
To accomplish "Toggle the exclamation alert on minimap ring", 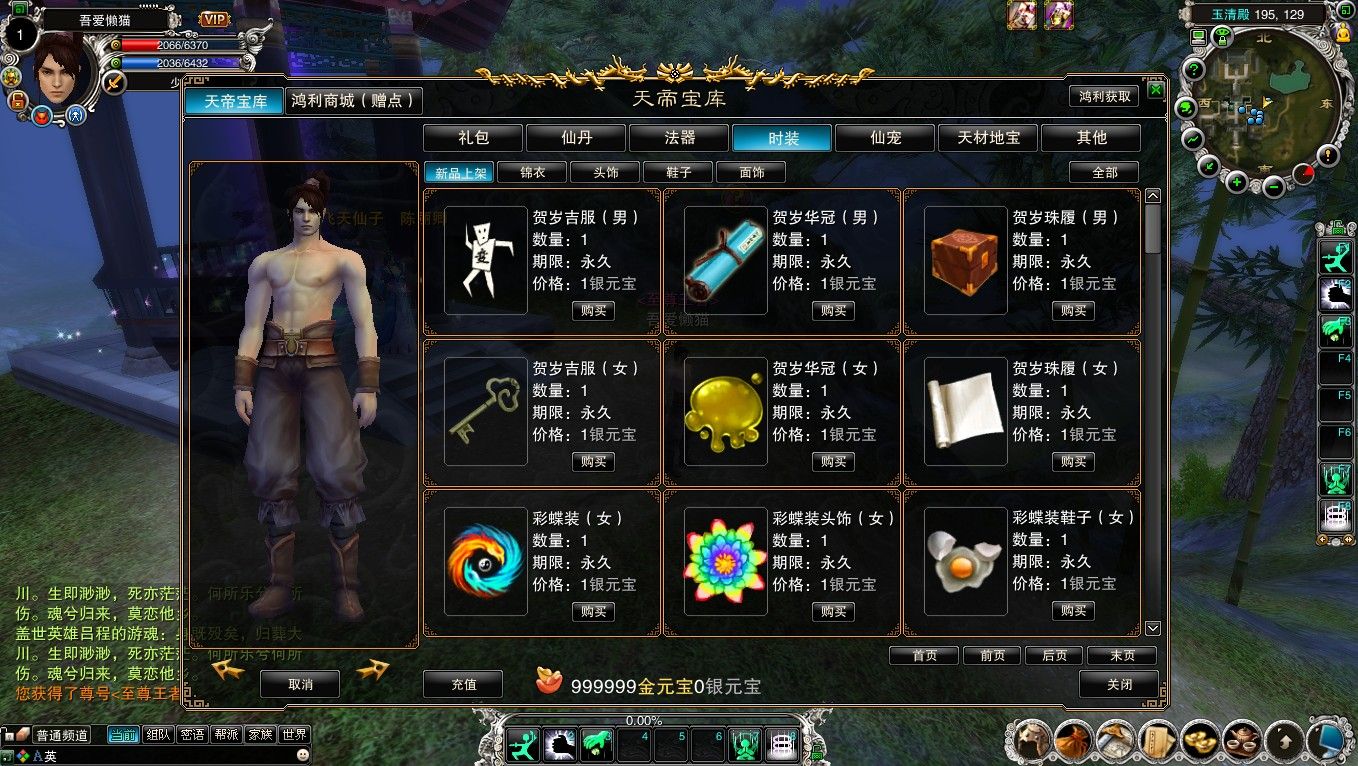I will (x=1328, y=155).
